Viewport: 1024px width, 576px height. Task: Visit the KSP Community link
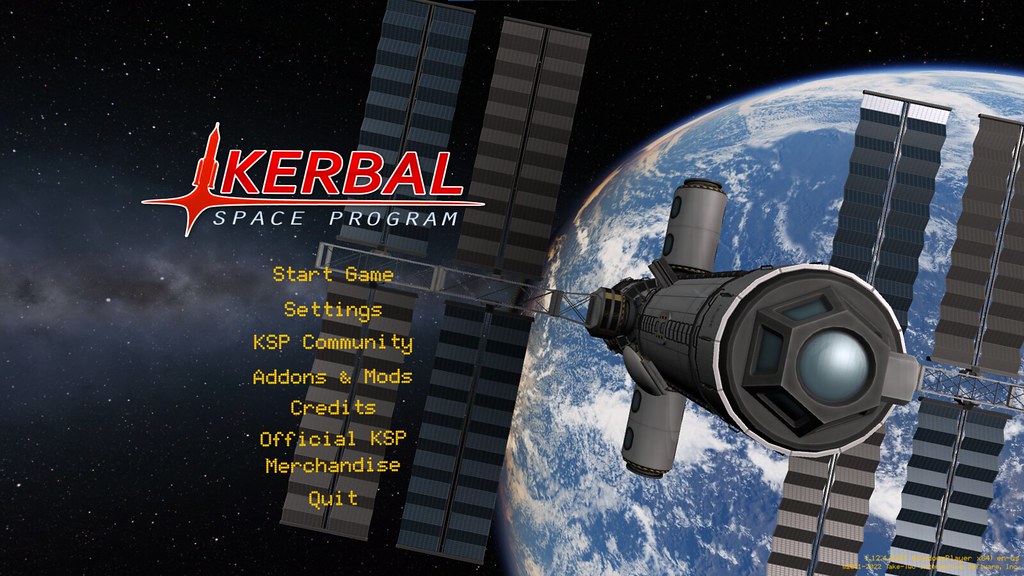tap(333, 342)
